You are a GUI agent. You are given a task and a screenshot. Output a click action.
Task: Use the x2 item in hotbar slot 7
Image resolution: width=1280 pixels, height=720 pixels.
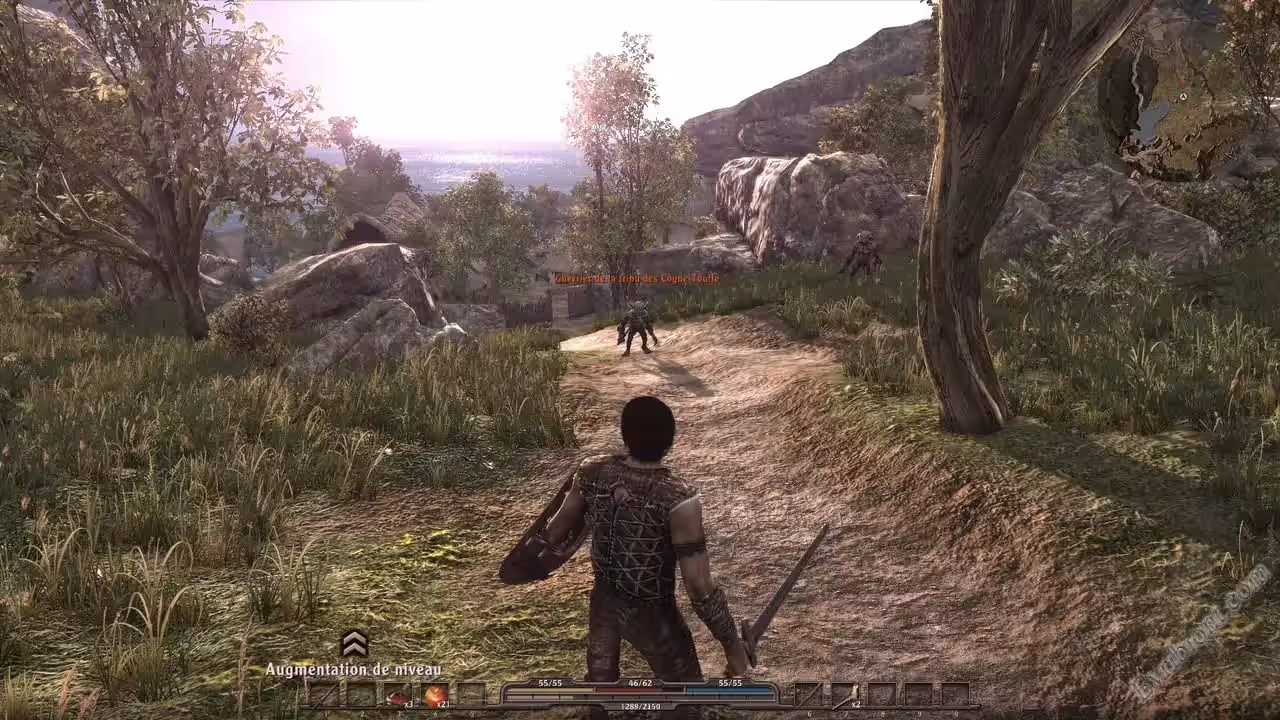coord(845,694)
